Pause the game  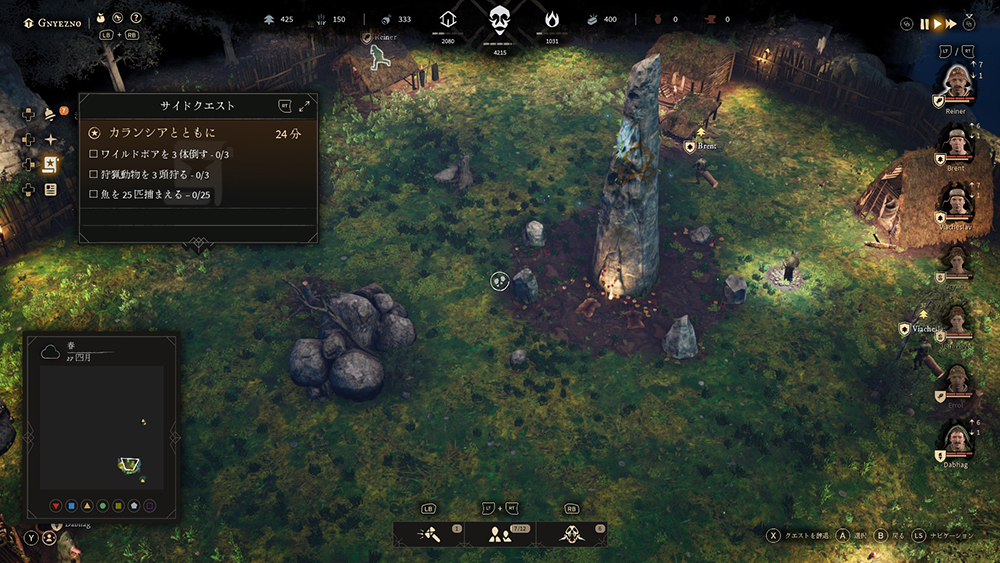pos(925,23)
